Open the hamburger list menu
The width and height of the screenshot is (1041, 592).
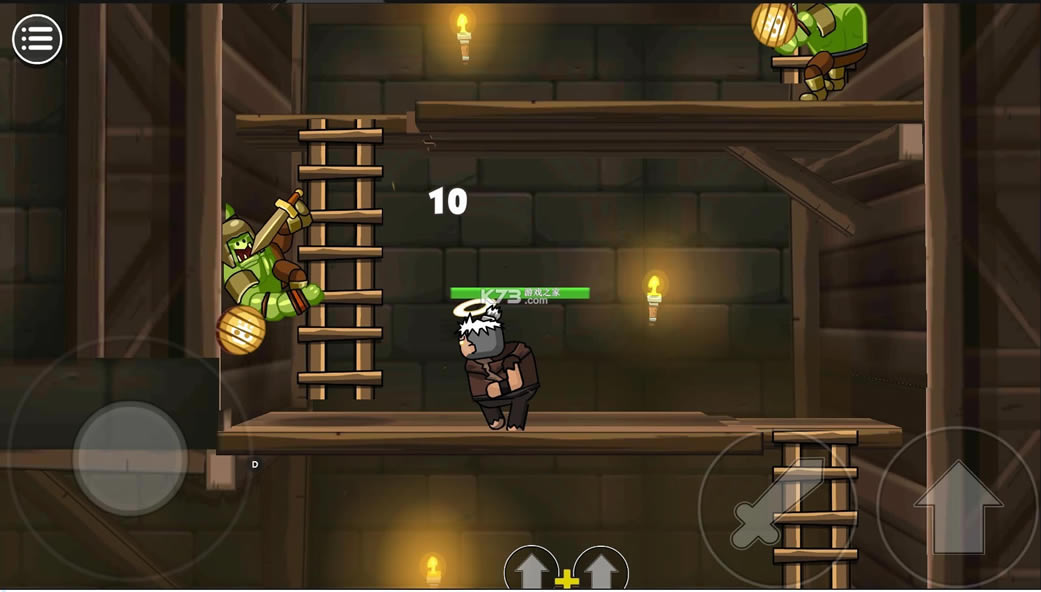point(37,40)
